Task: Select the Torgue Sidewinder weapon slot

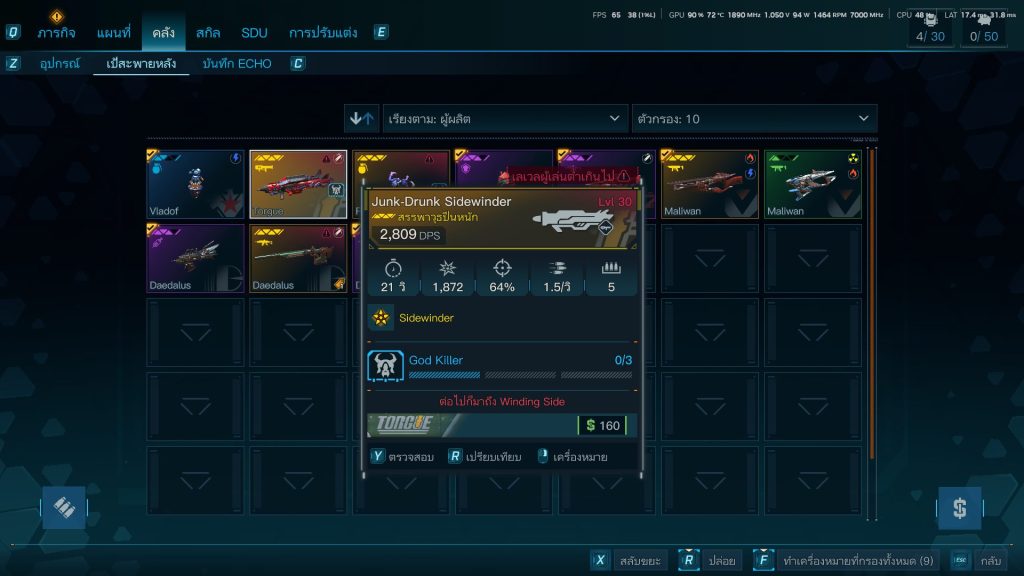Action: (x=298, y=184)
